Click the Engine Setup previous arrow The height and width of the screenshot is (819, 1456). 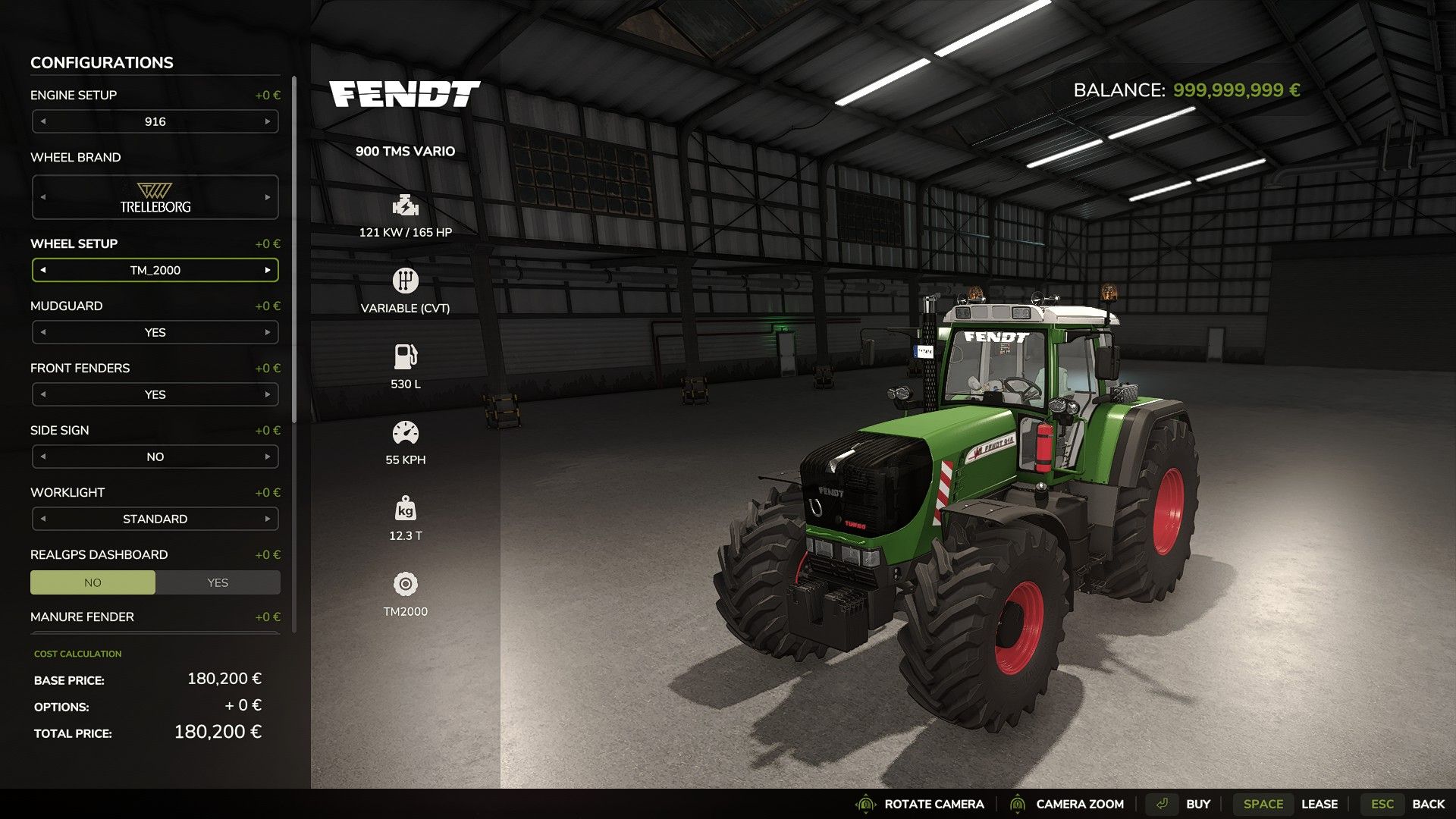coord(43,121)
